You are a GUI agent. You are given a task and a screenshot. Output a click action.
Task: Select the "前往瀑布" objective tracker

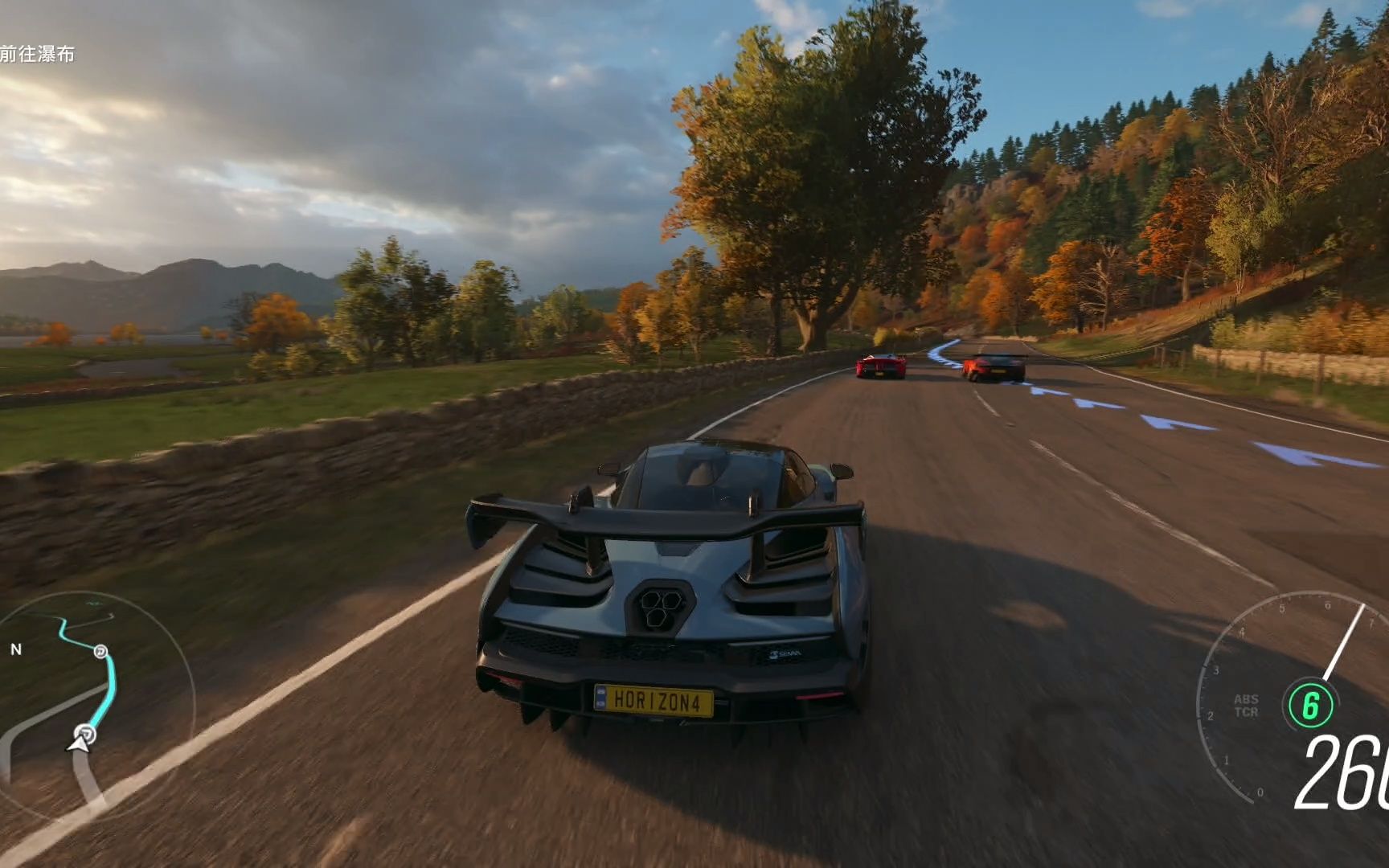point(38,54)
